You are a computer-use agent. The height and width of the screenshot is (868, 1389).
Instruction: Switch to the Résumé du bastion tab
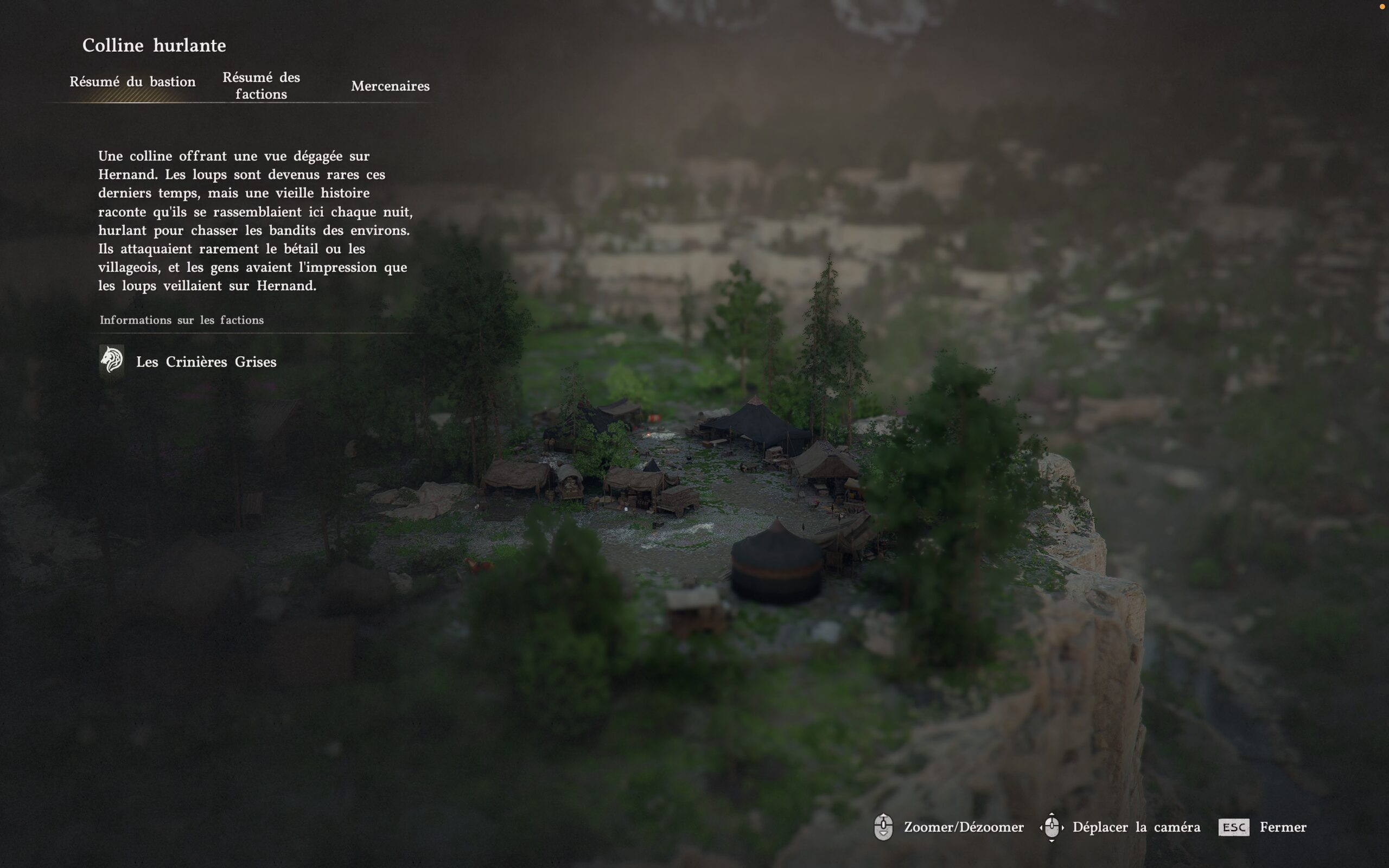pyautogui.click(x=132, y=82)
